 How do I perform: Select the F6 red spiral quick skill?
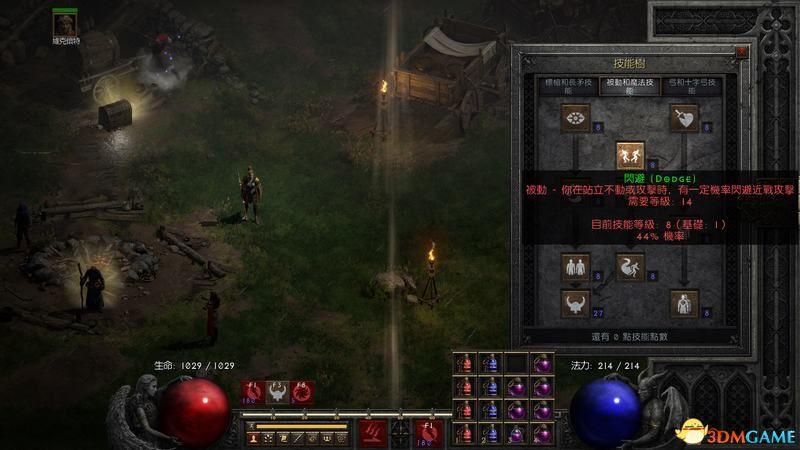(x=303, y=393)
